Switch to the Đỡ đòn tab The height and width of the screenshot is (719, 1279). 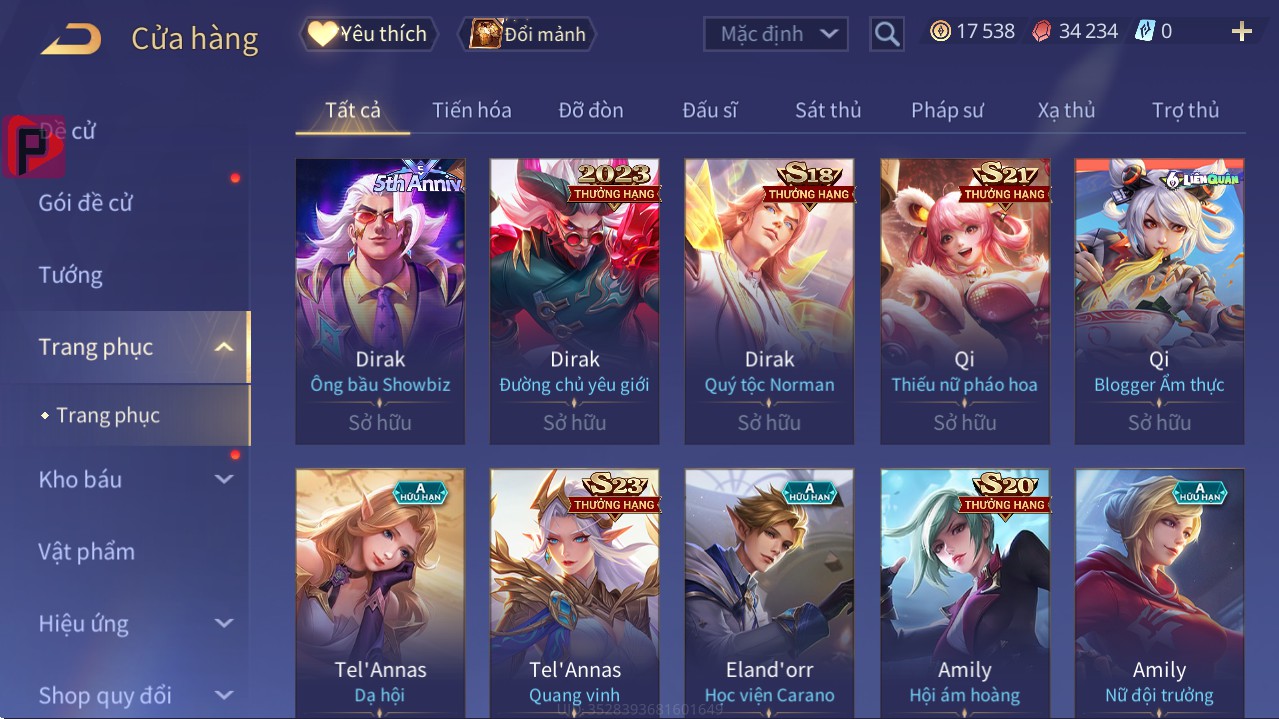pos(590,110)
